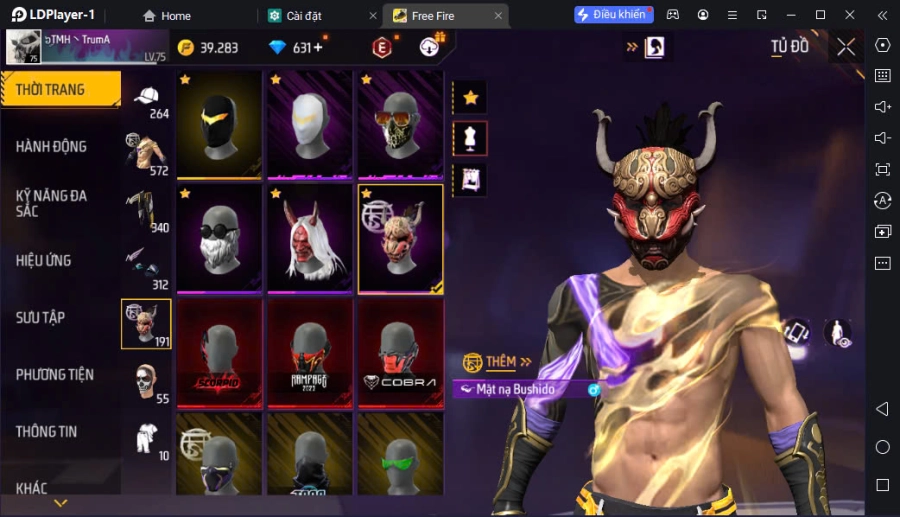Viewport: 900px width, 517px height.
Task: Select the black mask with yellow visor
Action: click(x=219, y=124)
